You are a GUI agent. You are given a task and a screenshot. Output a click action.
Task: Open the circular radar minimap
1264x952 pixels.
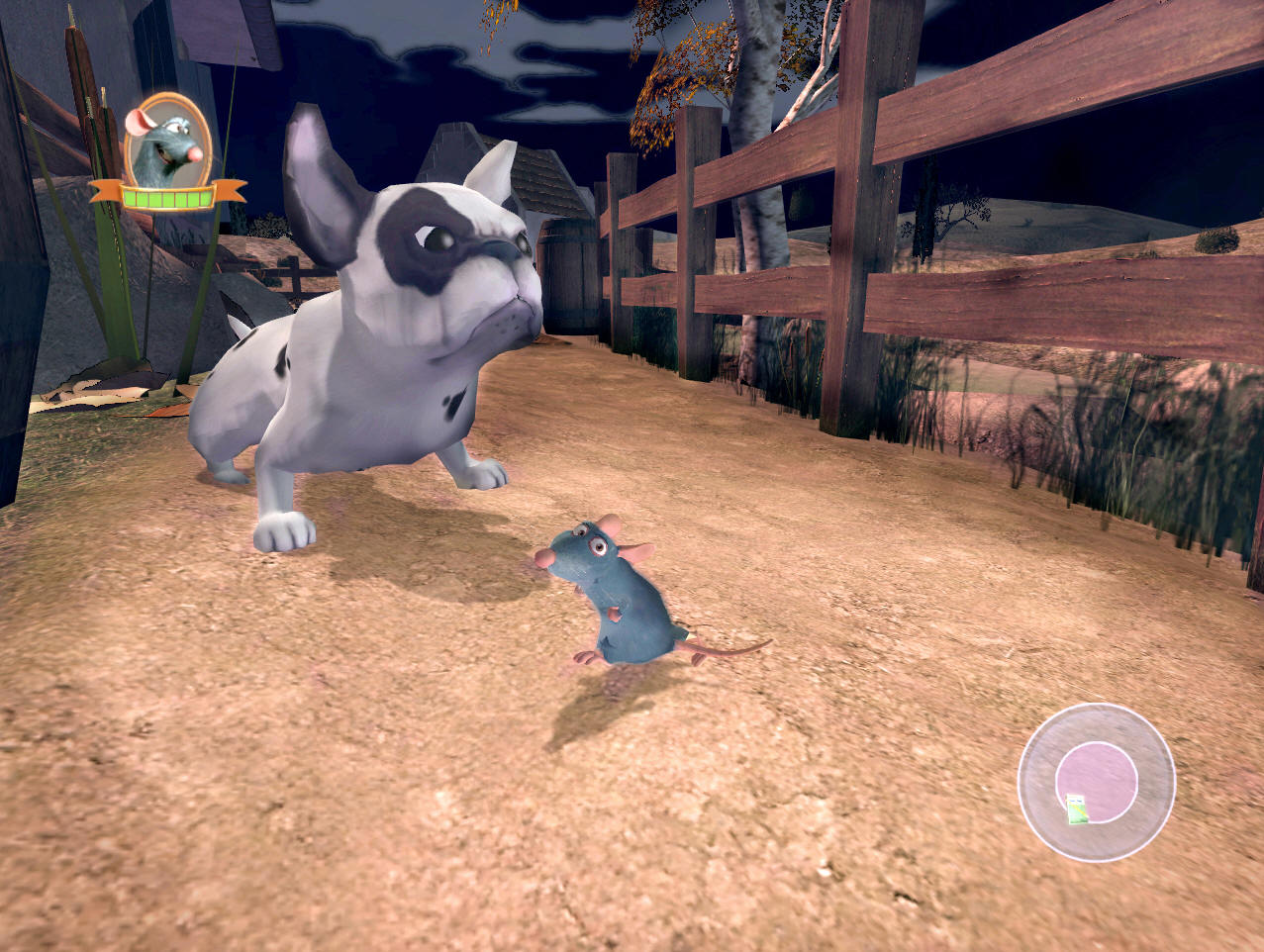(x=1096, y=781)
